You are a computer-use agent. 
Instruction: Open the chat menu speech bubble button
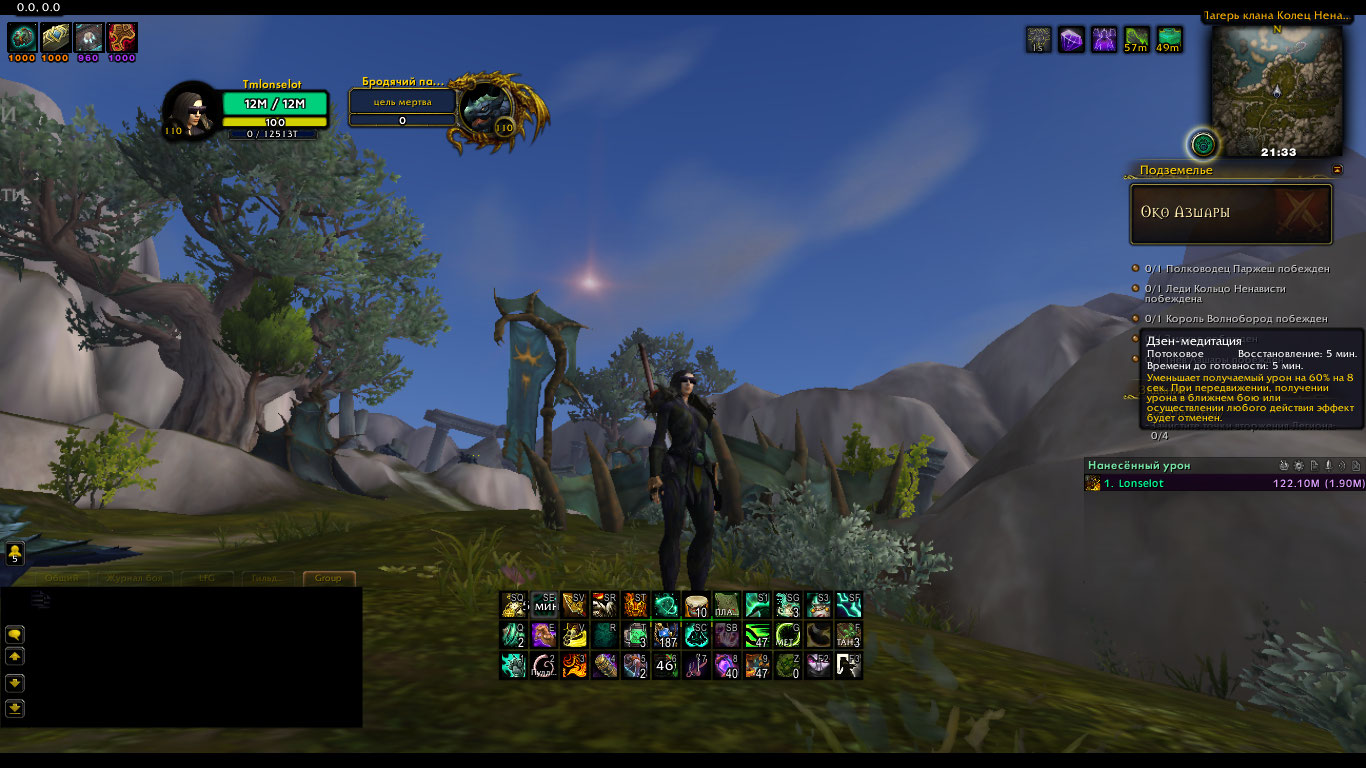(x=15, y=634)
